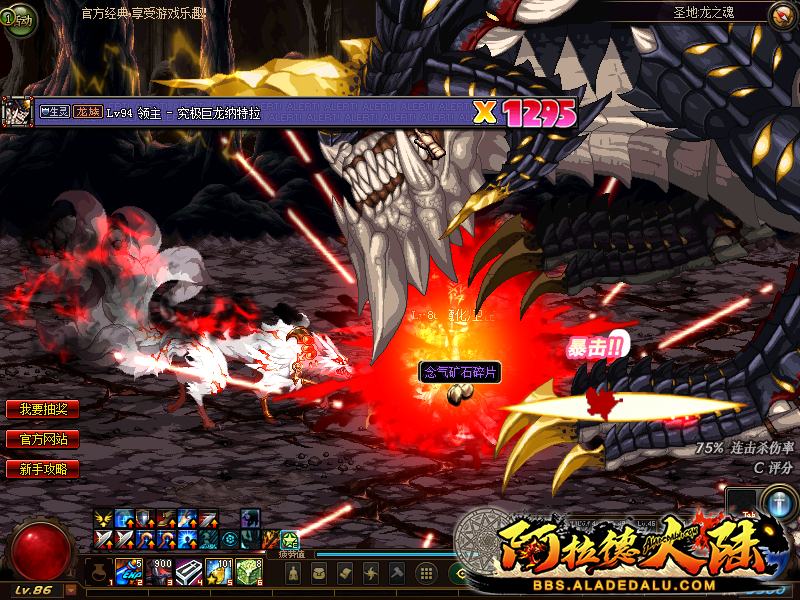
Task: Open the quest scroll menu icon
Action: 345,573
